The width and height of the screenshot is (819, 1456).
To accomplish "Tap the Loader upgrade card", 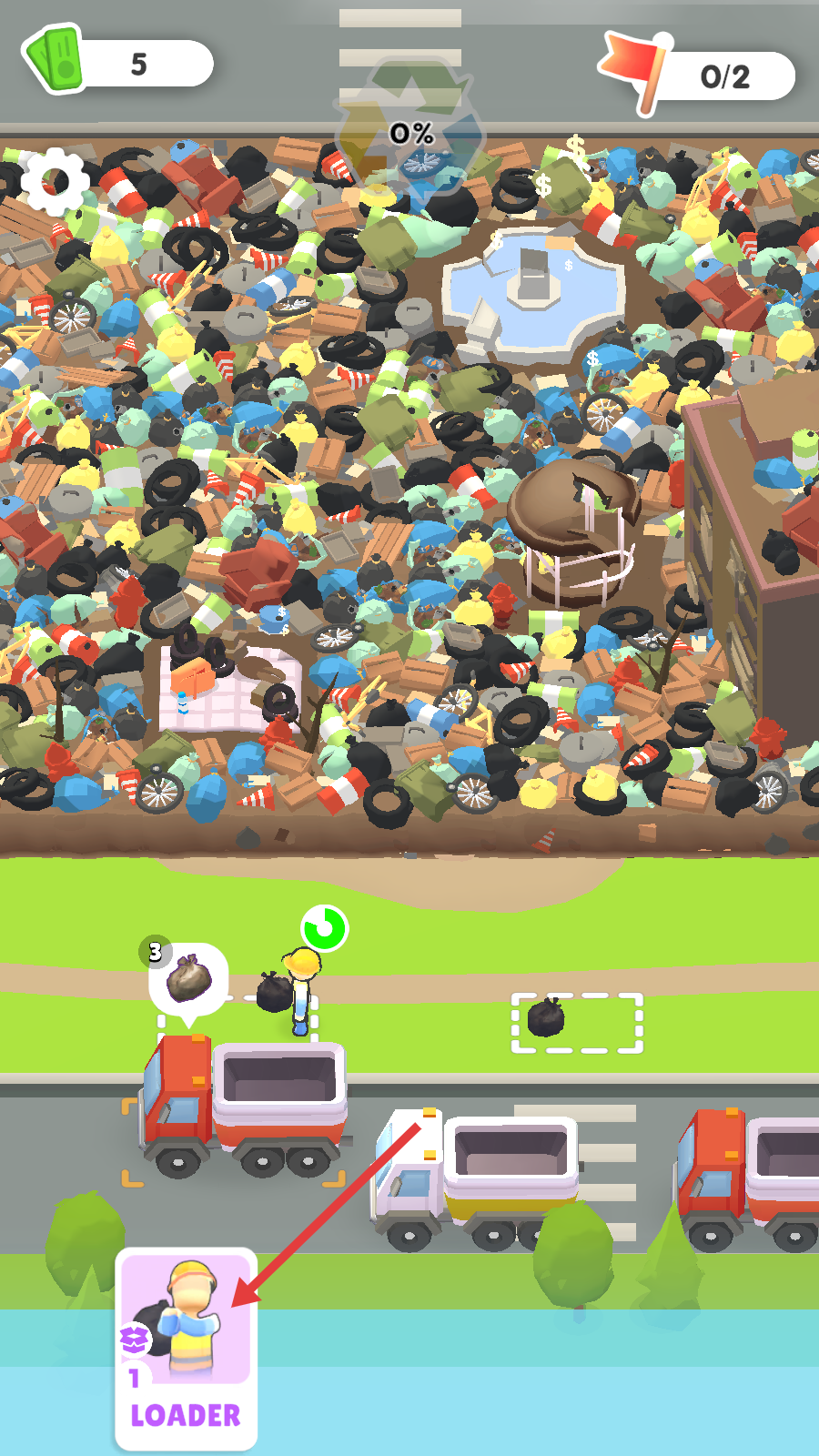I will click(x=186, y=1349).
